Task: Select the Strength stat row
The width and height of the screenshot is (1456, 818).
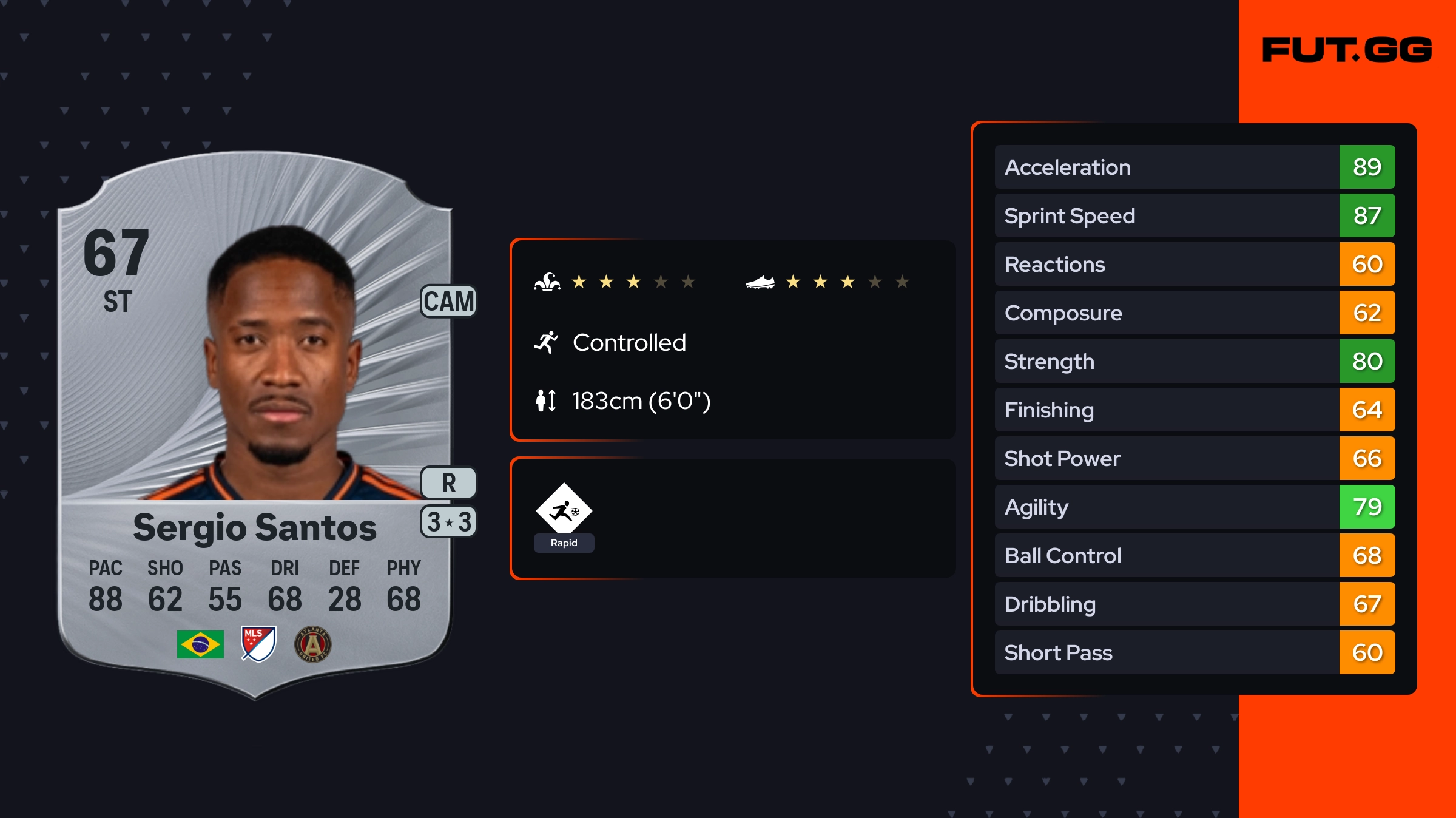Action: (1194, 361)
